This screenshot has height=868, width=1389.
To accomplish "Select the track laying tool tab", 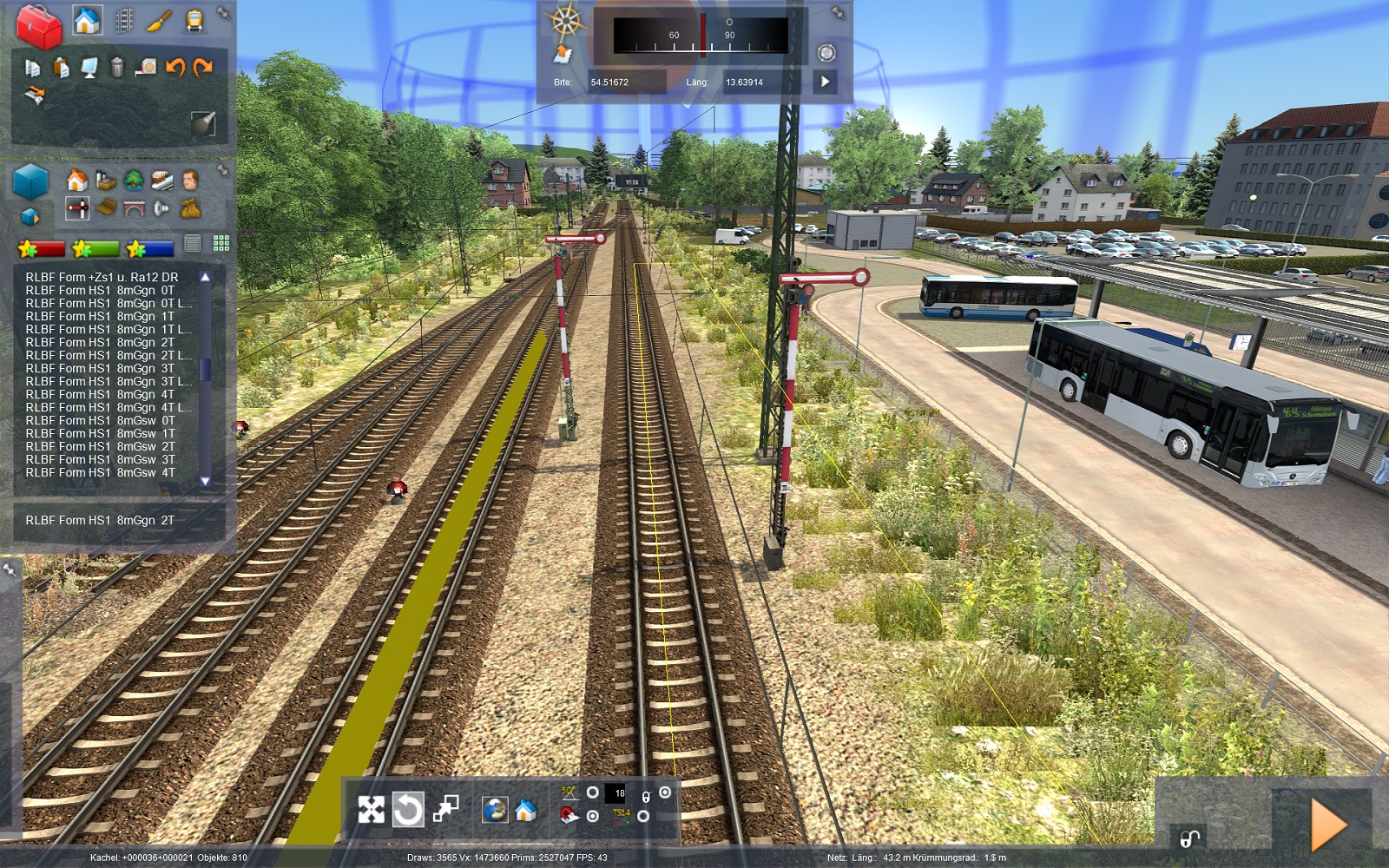I will [124, 21].
